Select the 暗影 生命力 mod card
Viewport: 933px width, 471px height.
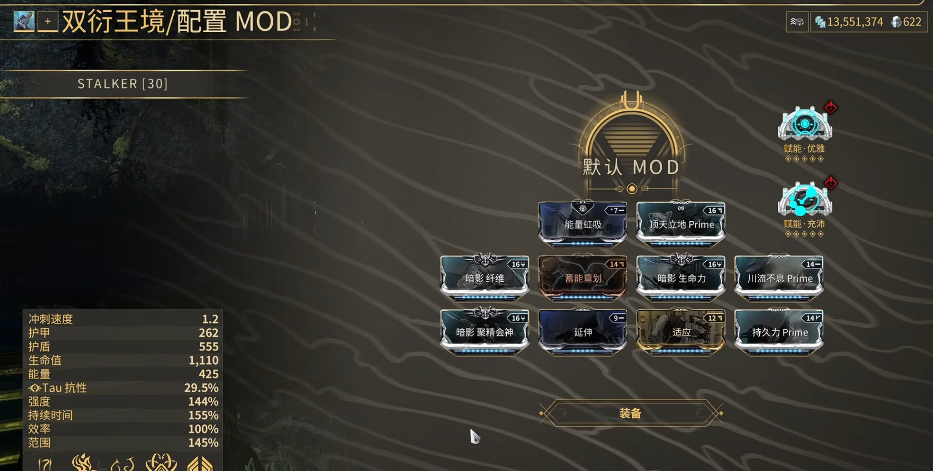pos(680,277)
